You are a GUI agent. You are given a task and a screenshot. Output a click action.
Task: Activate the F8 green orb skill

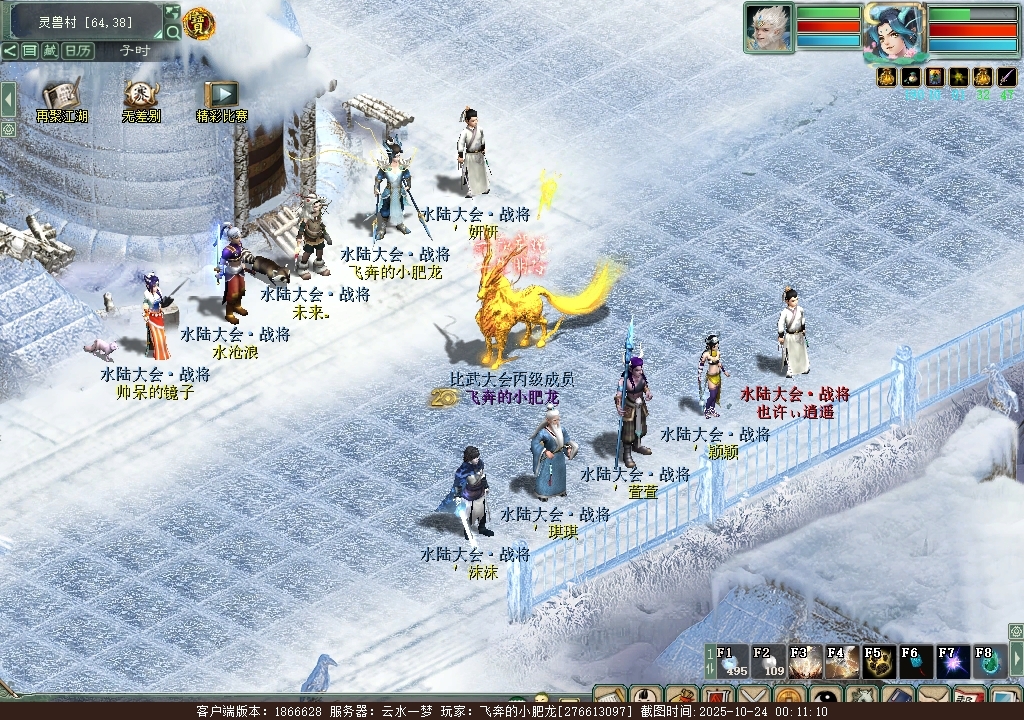pos(988,662)
